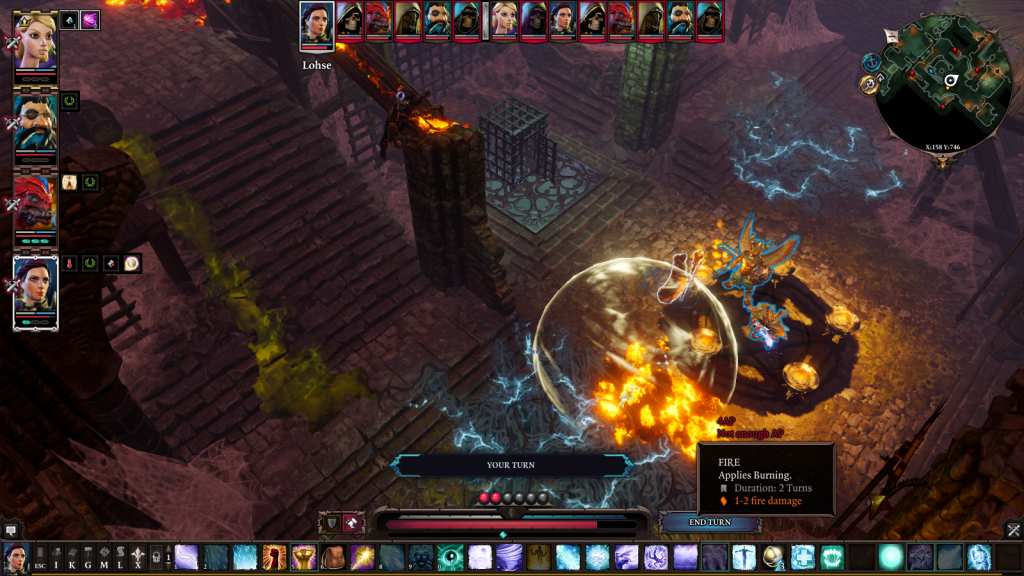Open the crafting G button

[88, 558]
